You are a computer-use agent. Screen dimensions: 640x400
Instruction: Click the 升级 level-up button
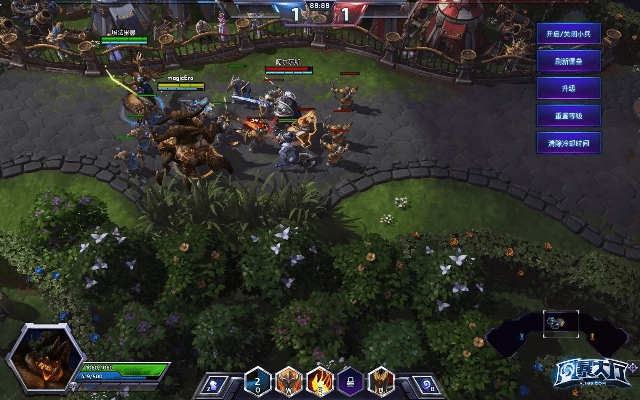coord(567,88)
